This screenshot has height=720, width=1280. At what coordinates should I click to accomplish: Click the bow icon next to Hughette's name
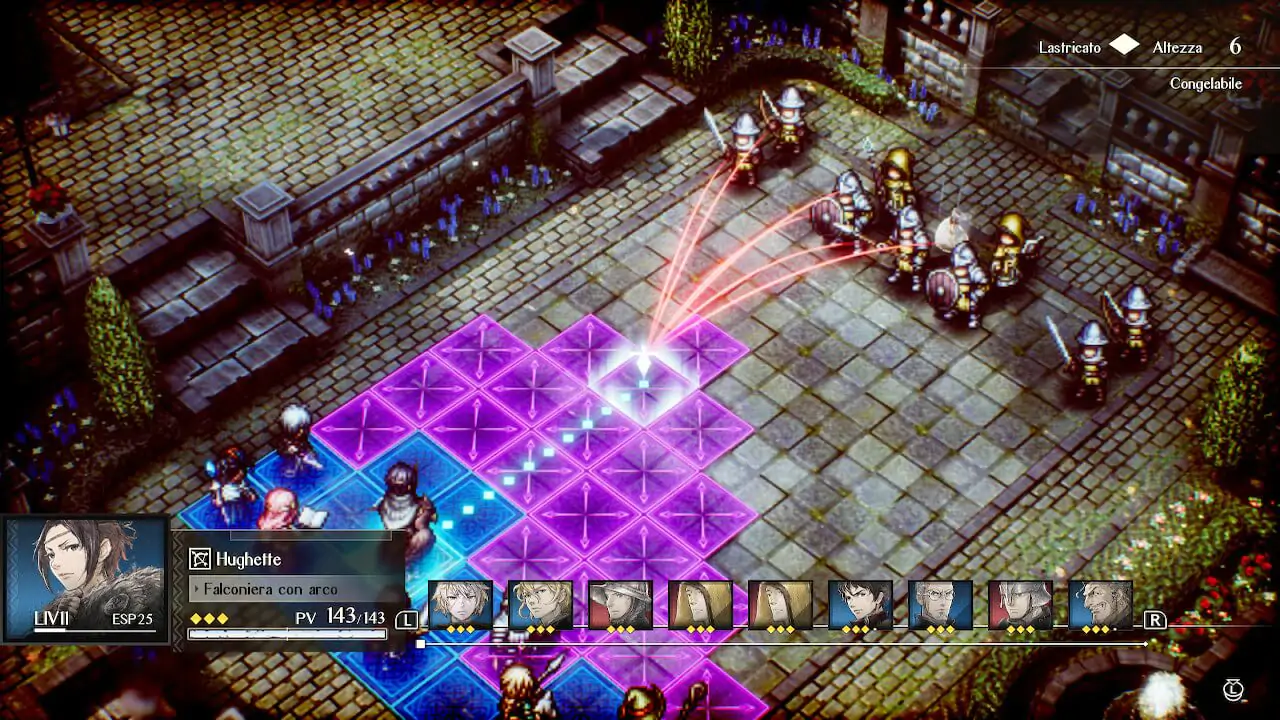[200, 559]
